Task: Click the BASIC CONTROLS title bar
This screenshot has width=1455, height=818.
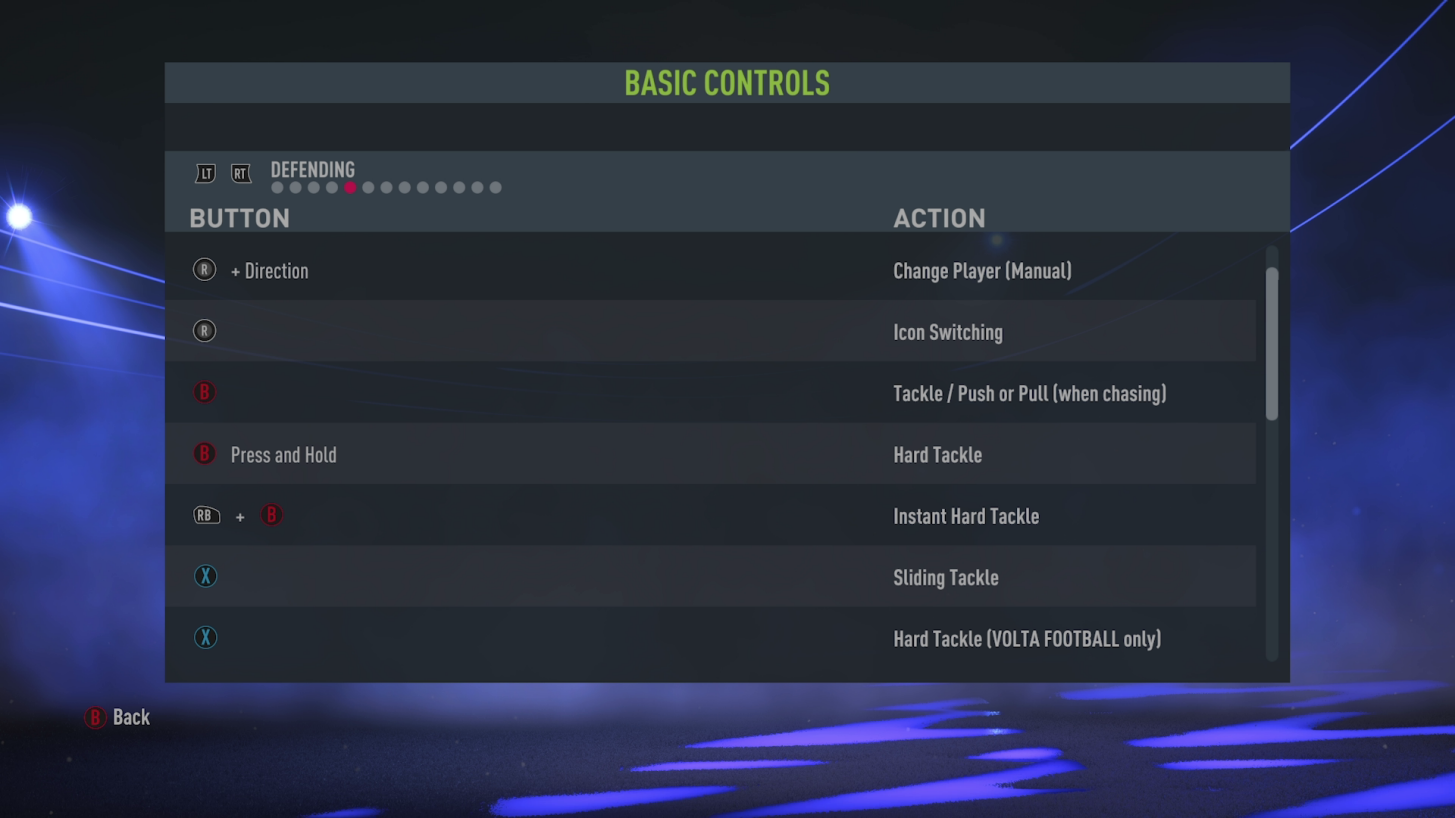Action: pos(727,83)
